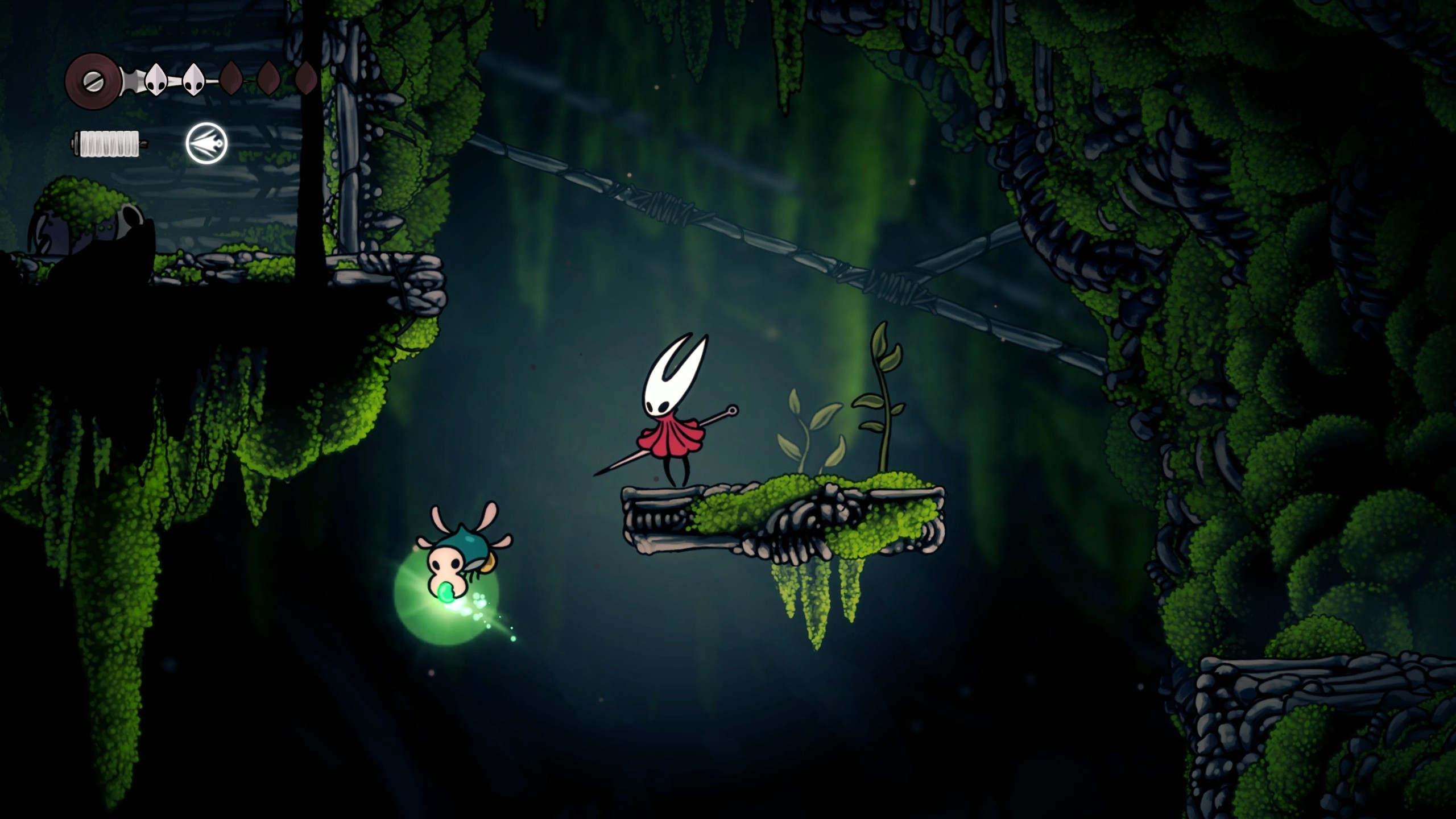This screenshot has width=1456, height=819.
Task: Click the first empty mask health icon
Action: pos(231,80)
